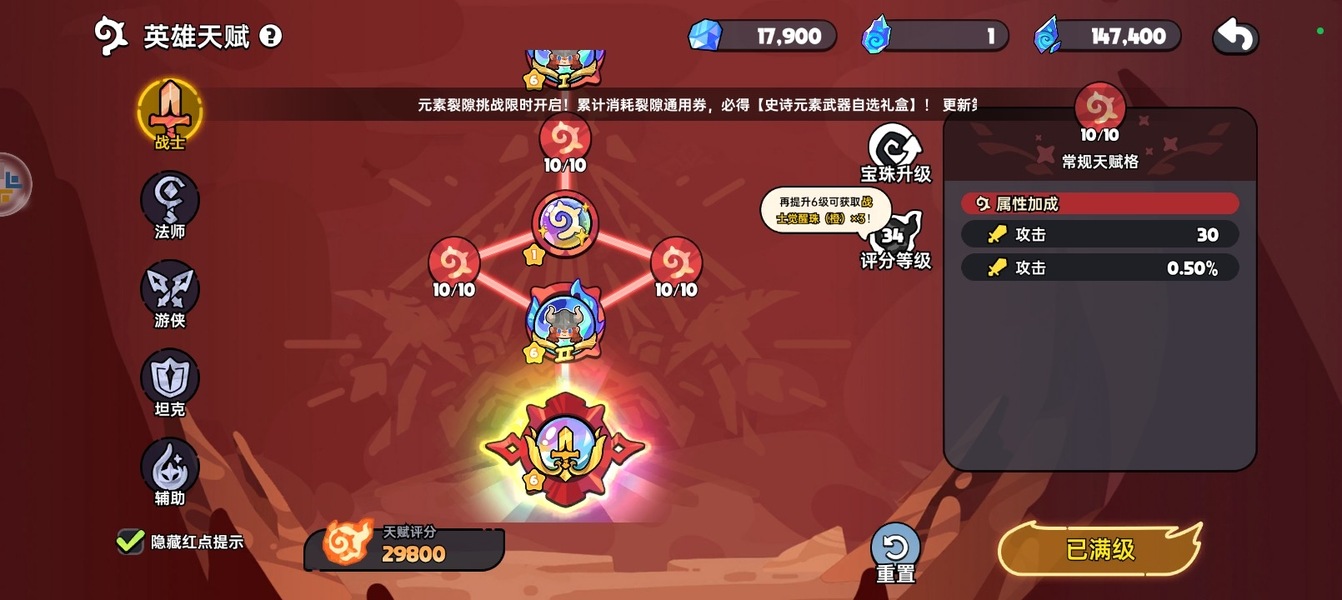Switch to the 战士 warrior tab
Viewport: 1342px width, 600px height.
pos(169,112)
